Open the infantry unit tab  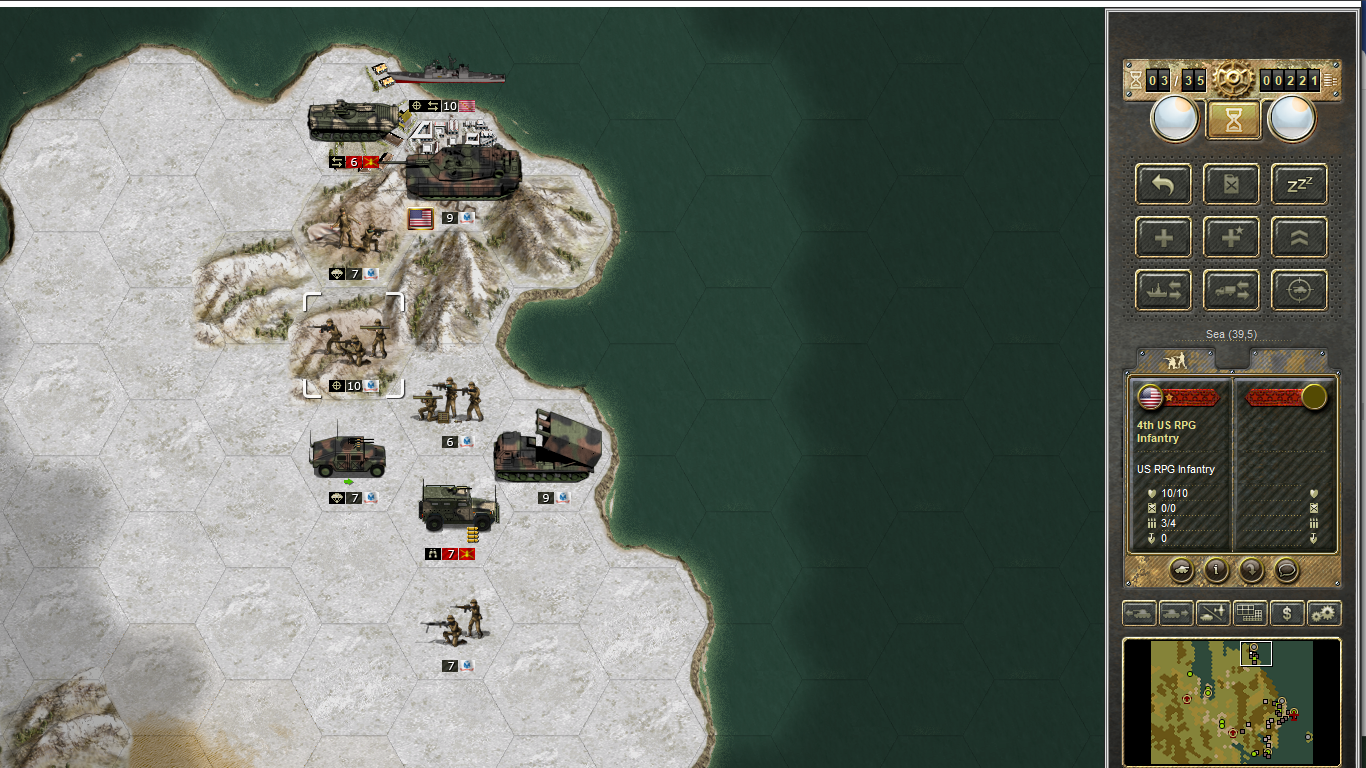click(x=1176, y=360)
